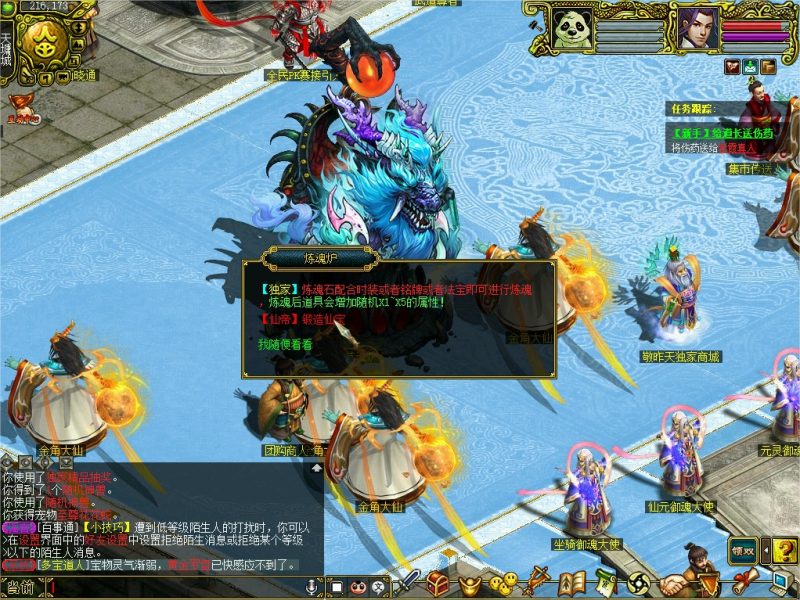This screenshot has width=800, height=600.
Task: Open the crossed sword toolbar icon
Action: [410, 582]
